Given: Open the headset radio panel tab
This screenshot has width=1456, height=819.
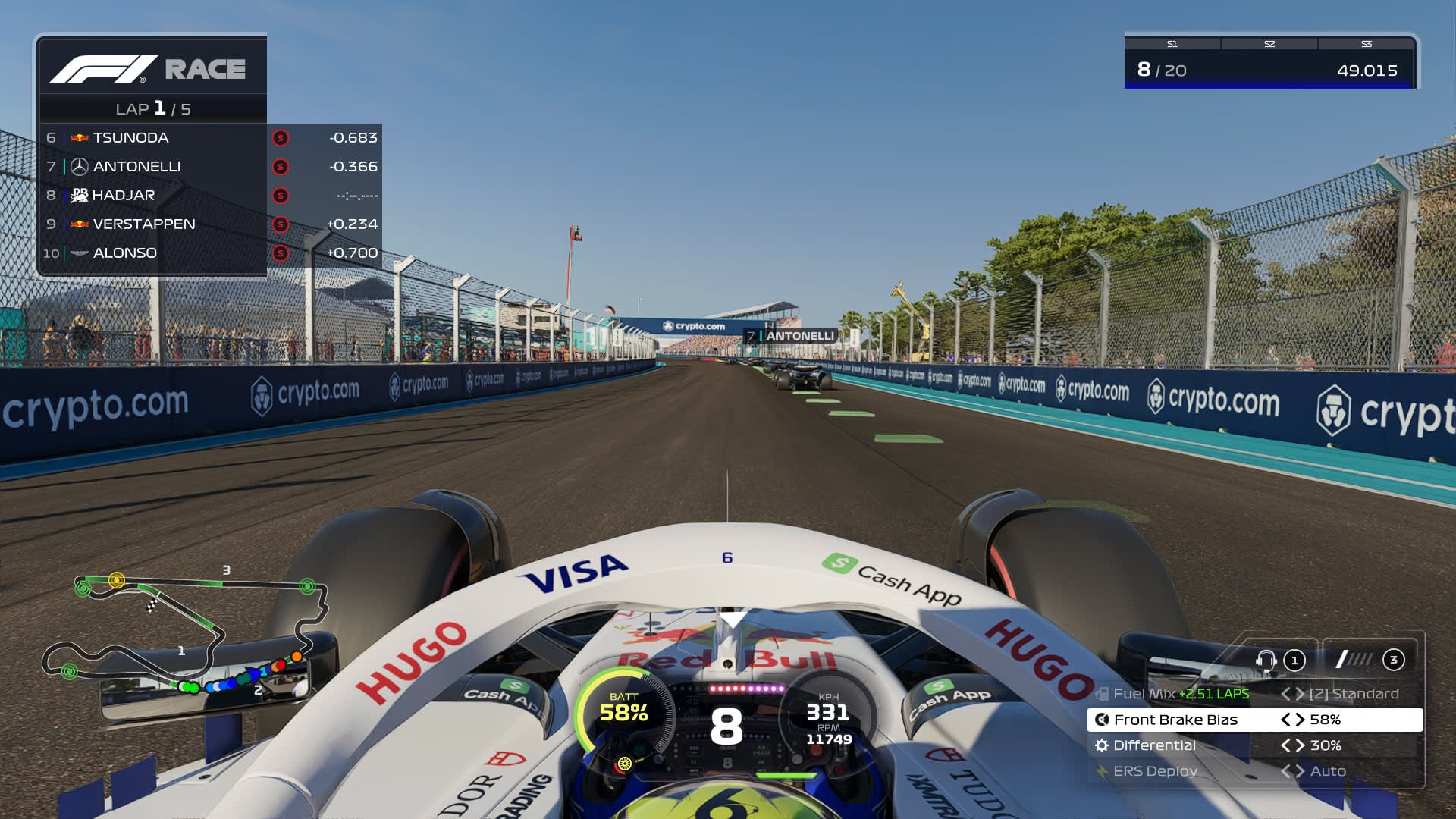Looking at the screenshot, I should [1280, 660].
